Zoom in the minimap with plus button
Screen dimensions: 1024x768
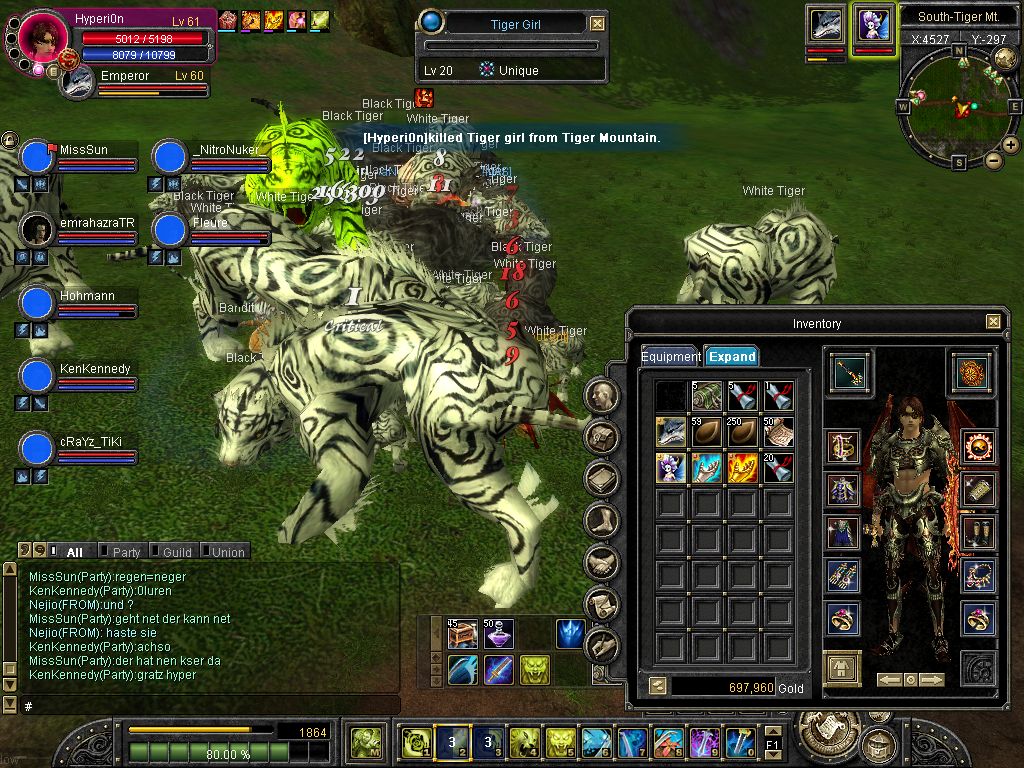coord(1010,145)
